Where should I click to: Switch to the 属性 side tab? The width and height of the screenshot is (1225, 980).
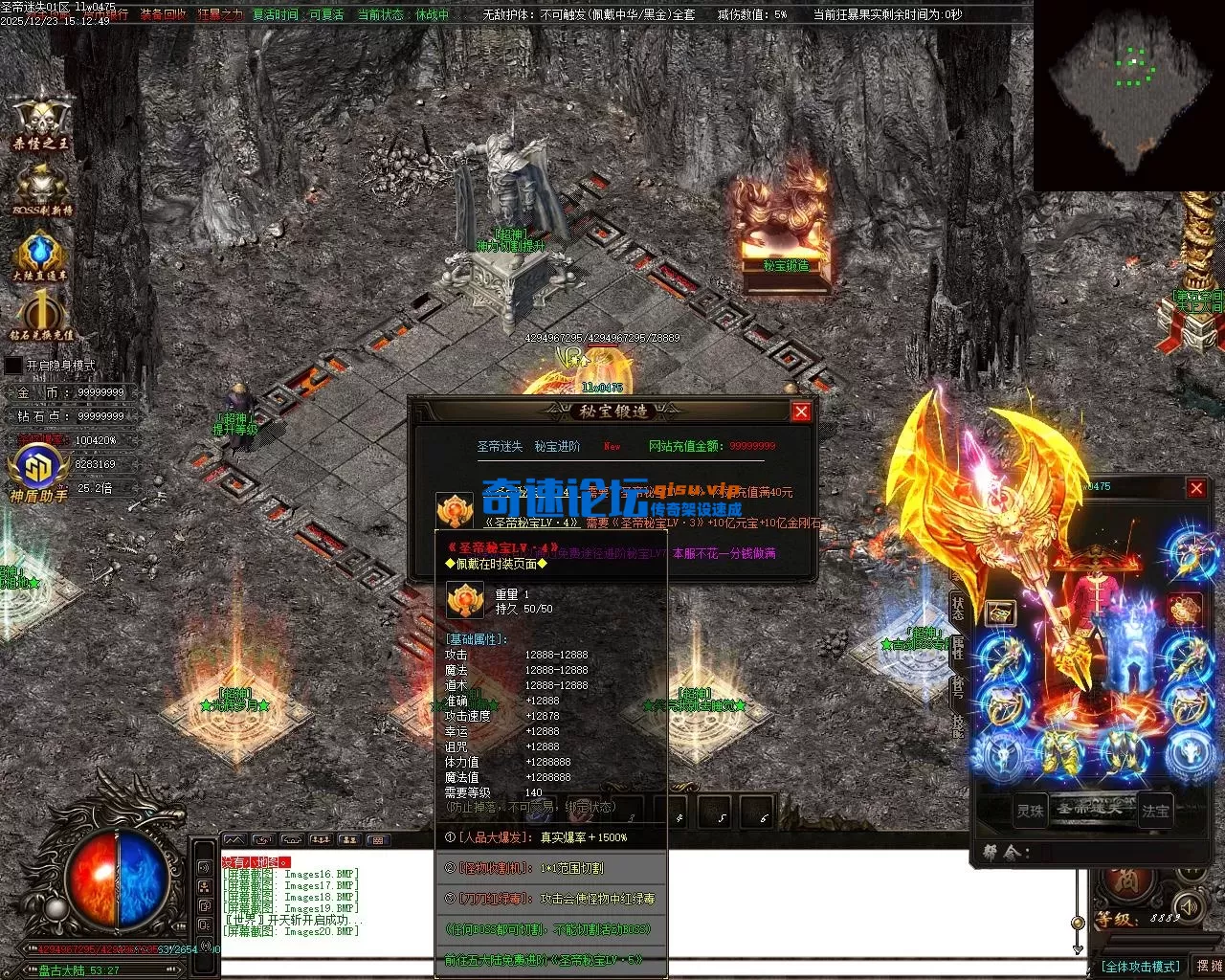[958, 649]
